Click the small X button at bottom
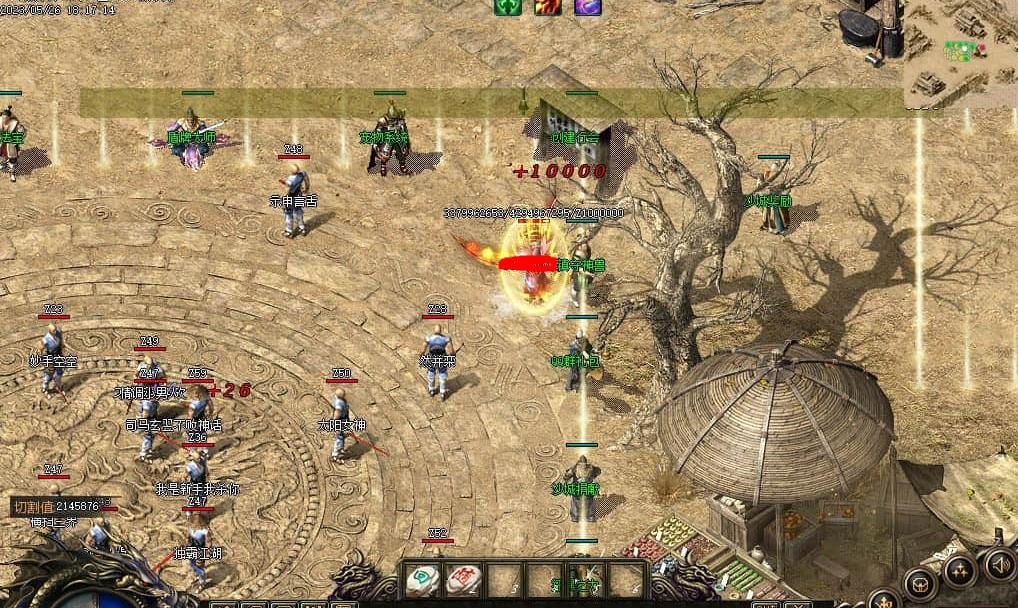Screen dimensions: 1018x608 797,605
